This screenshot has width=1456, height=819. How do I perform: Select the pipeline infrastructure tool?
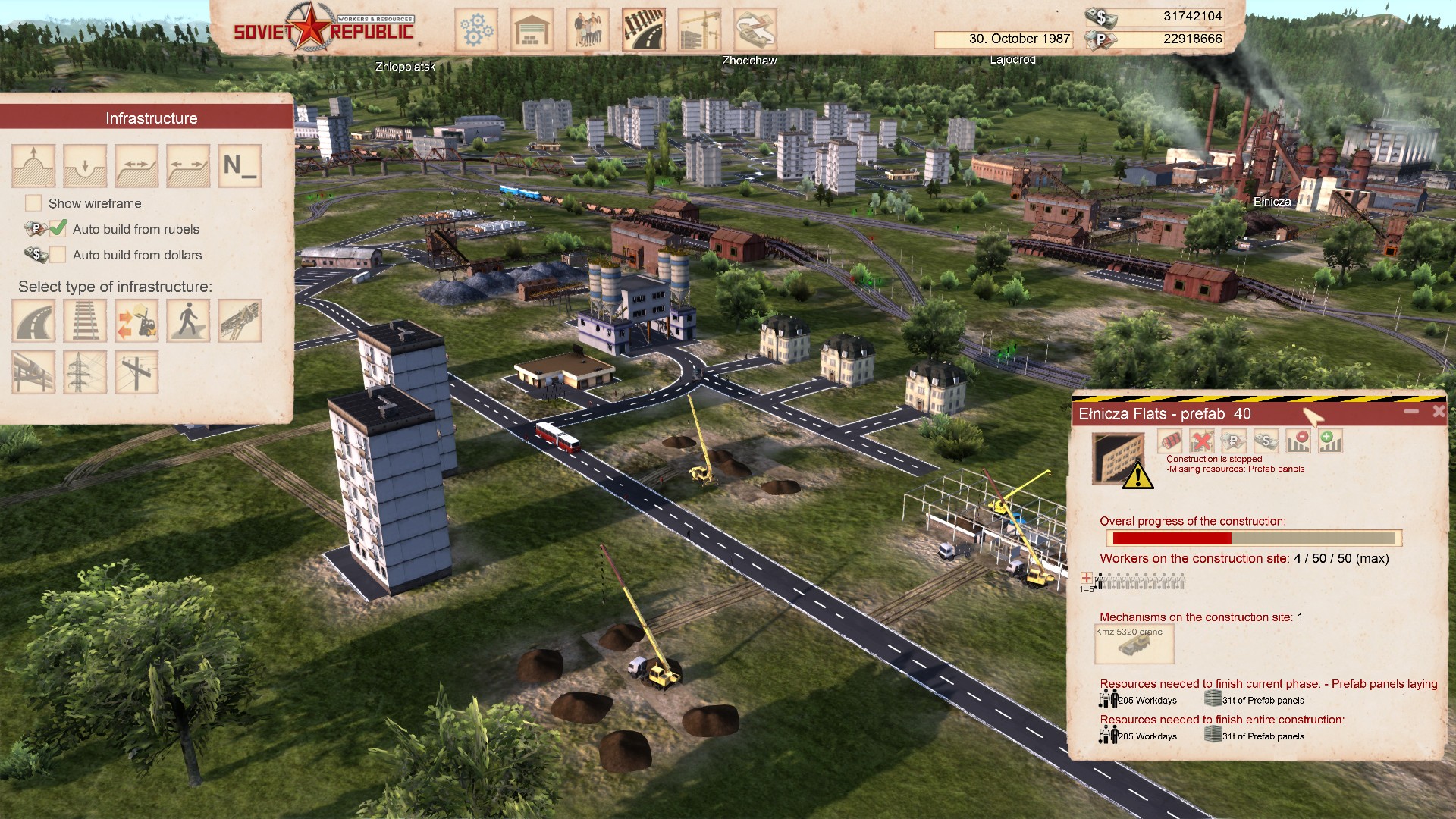(x=33, y=372)
